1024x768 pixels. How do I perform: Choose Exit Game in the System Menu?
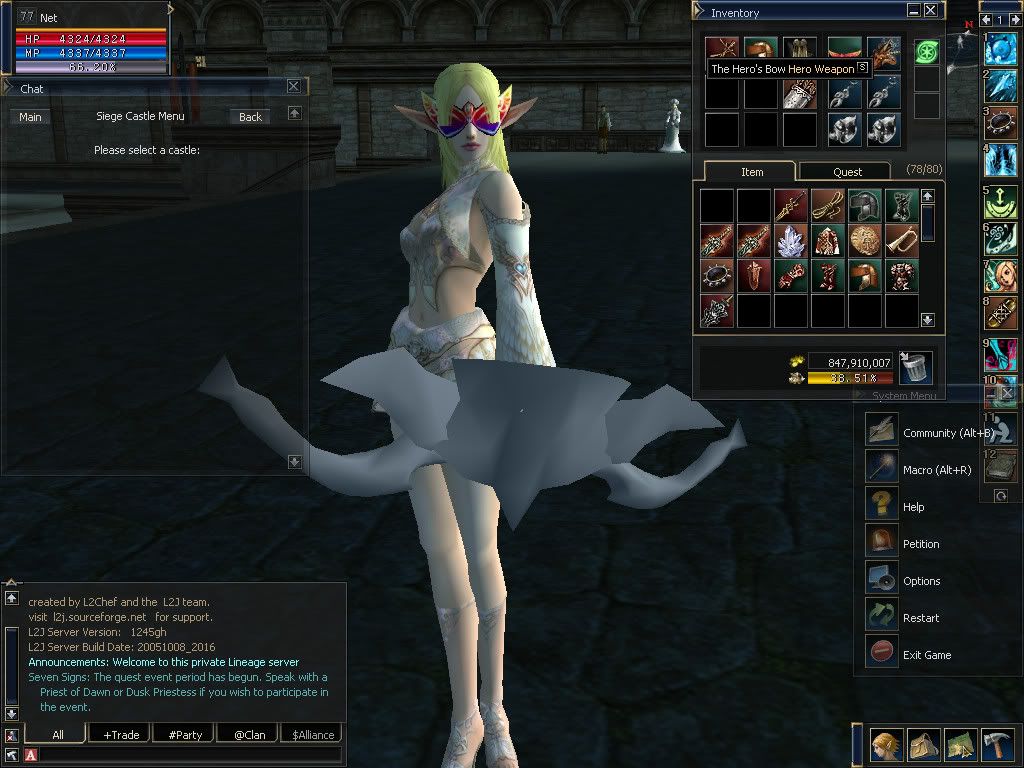pos(926,655)
